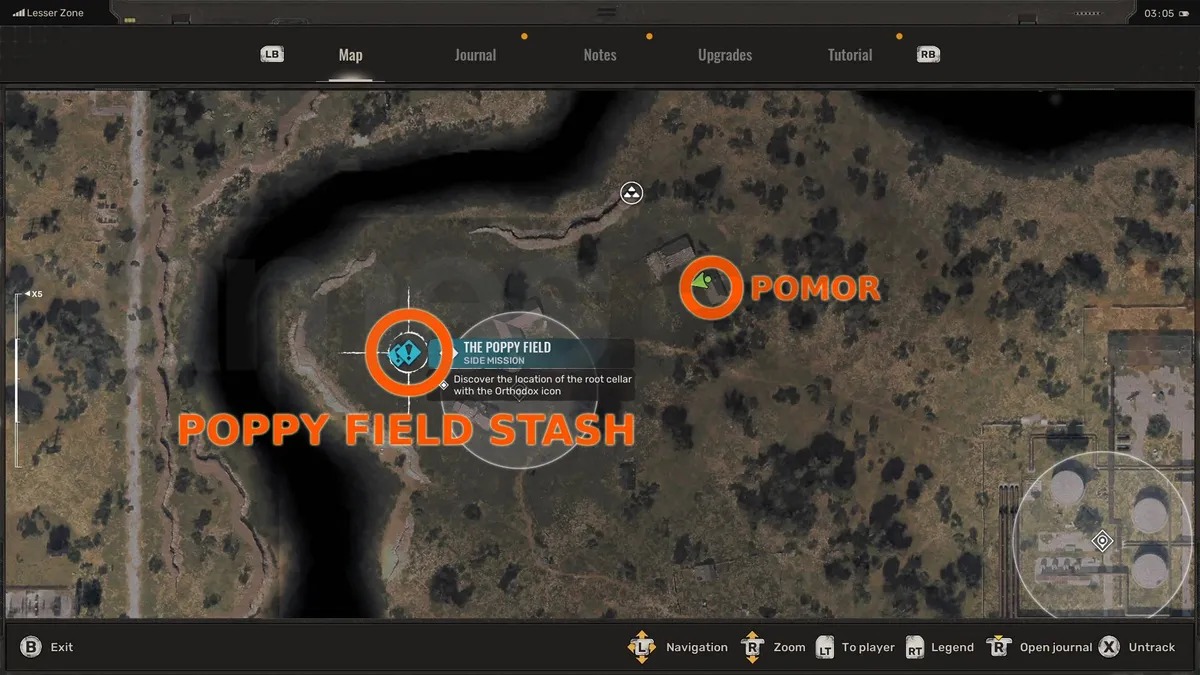Viewport: 1200px width, 675px height.
Task: Untrack the selected mission
Action: [1138, 647]
